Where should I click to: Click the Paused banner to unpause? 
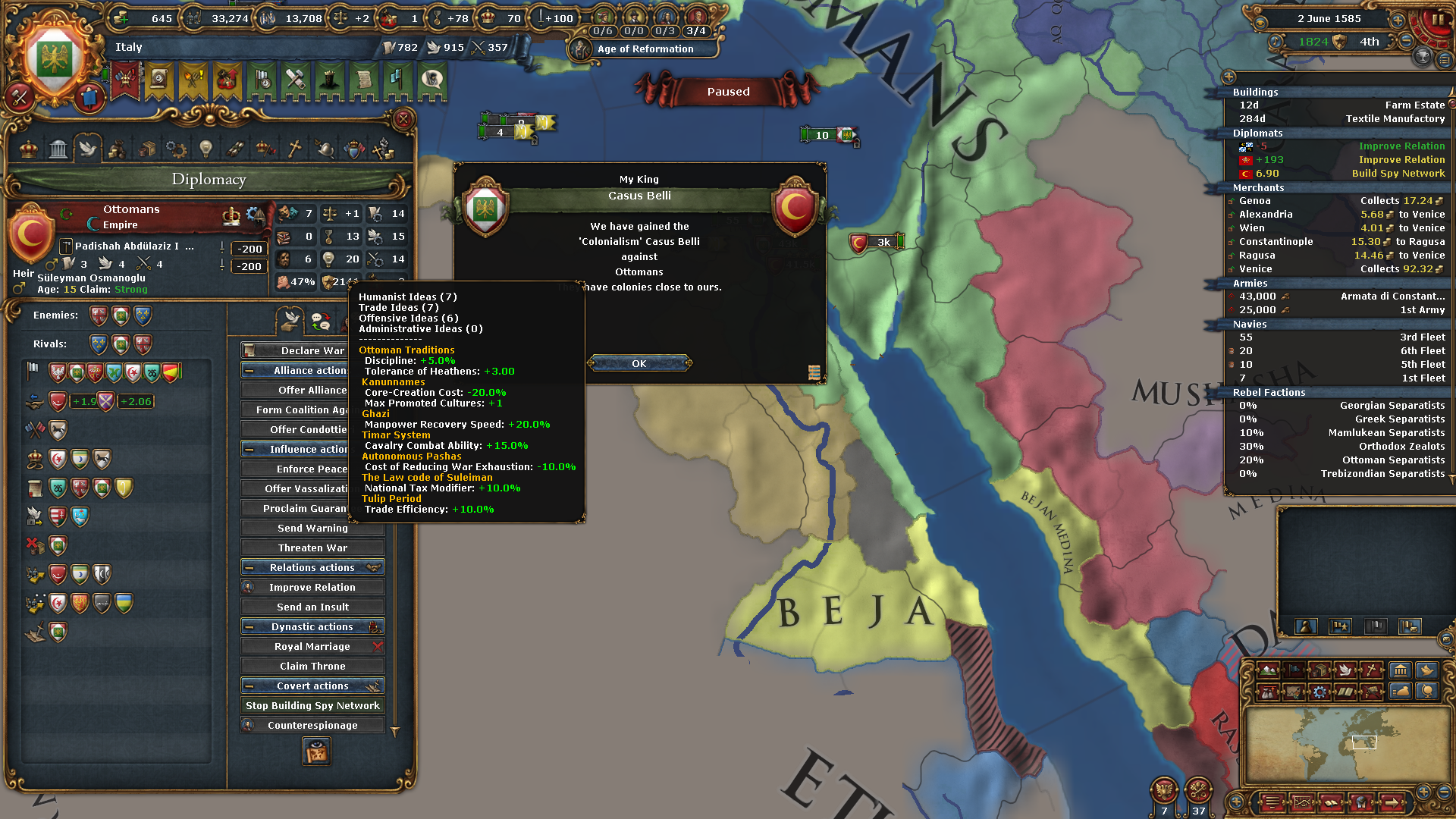coord(726,91)
